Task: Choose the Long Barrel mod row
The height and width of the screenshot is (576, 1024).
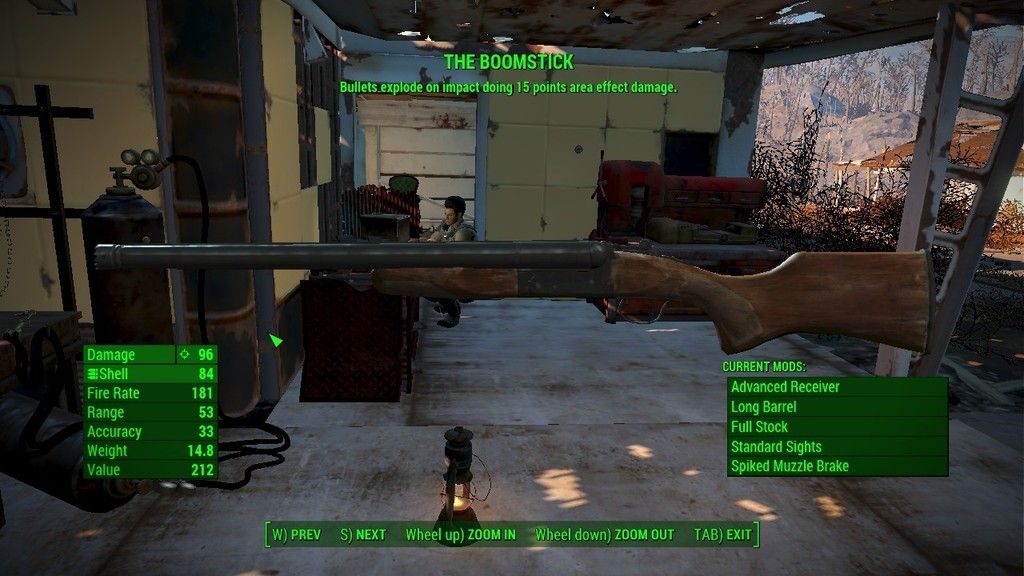Action: [836, 407]
